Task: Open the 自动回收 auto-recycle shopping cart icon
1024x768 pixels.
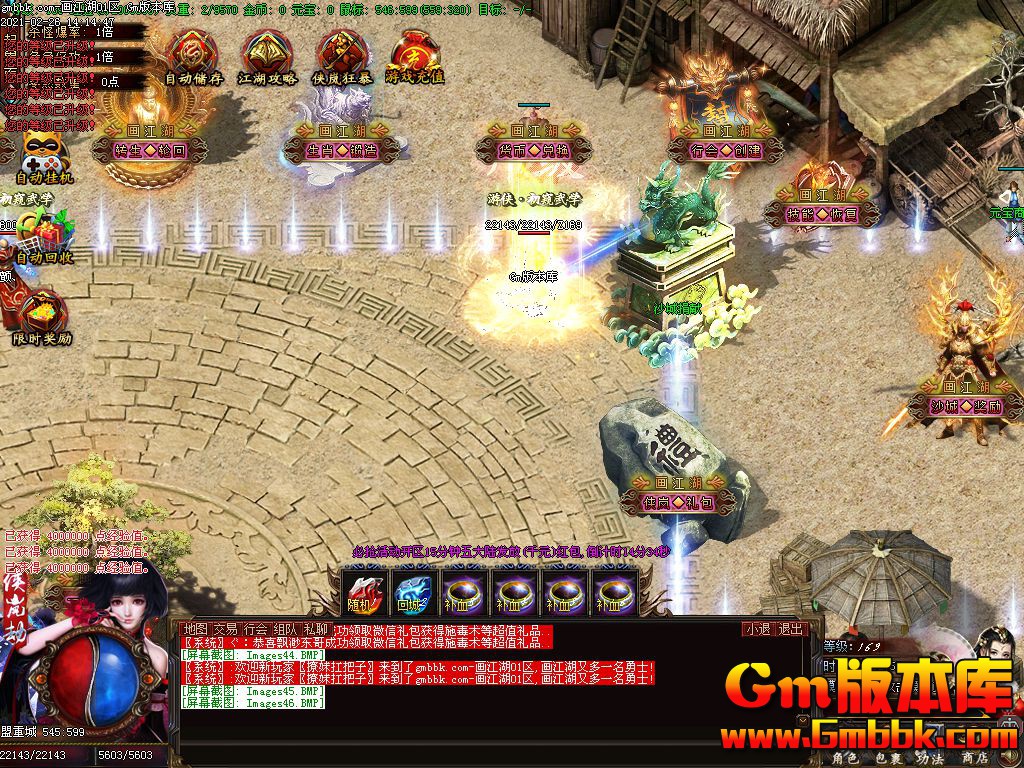Action: tap(44, 236)
